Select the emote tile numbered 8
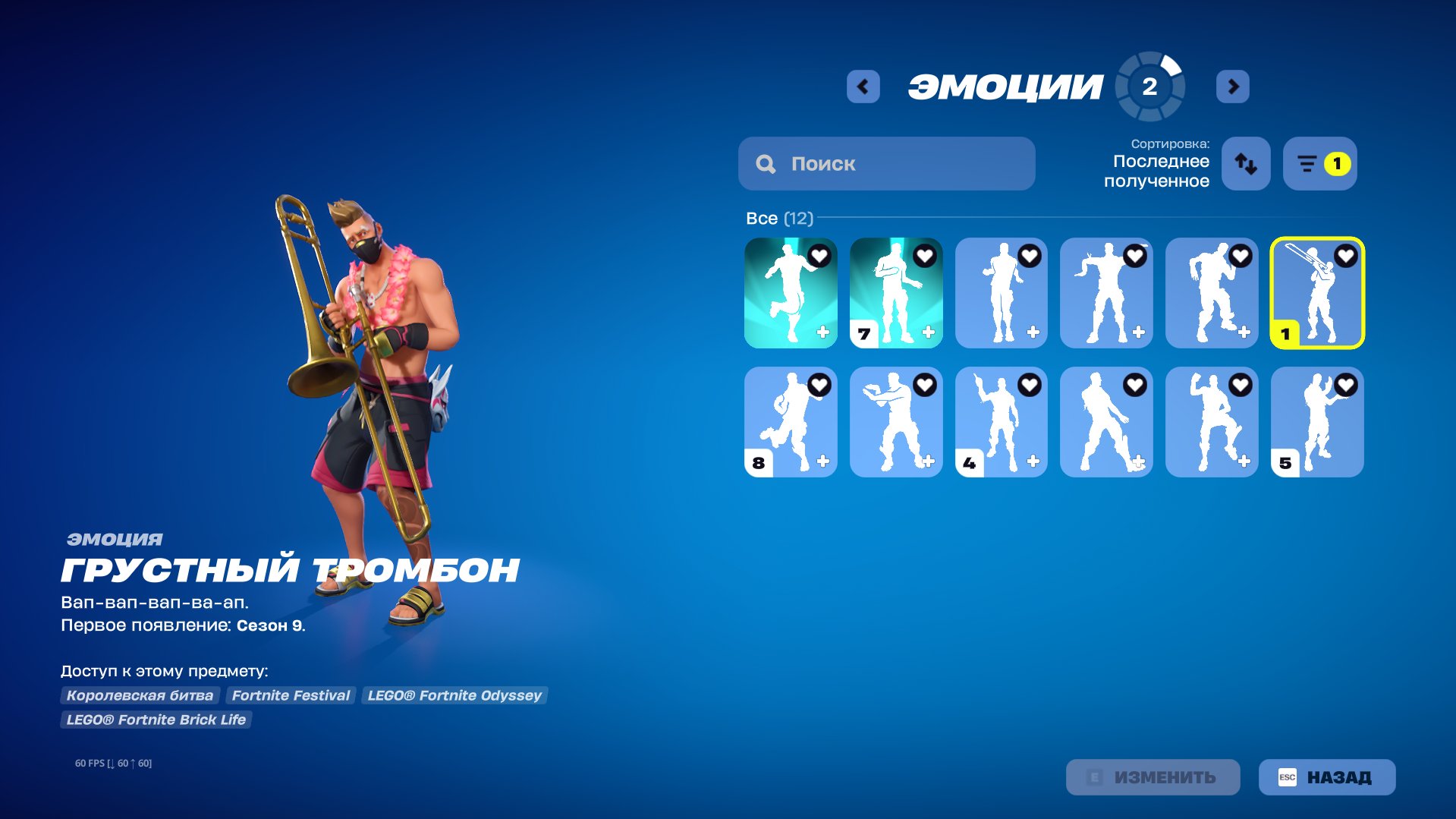This screenshot has width=1456, height=819. point(790,422)
